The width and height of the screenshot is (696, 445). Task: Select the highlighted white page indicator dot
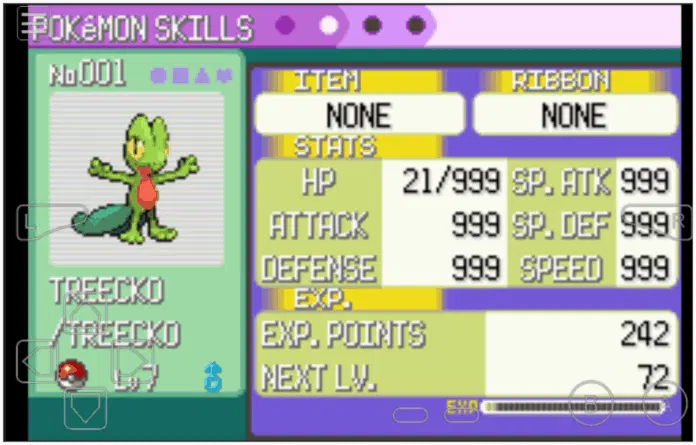pyautogui.click(x=329, y=25)
